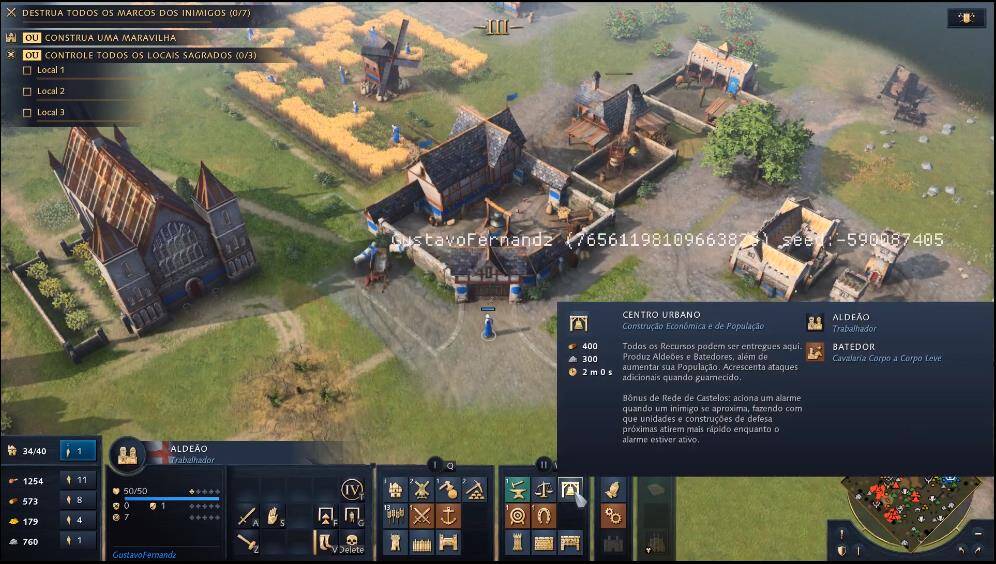Viewport: 996px width, 564px height.
Task: Build the archery range target icon
Action: [517, 516]
